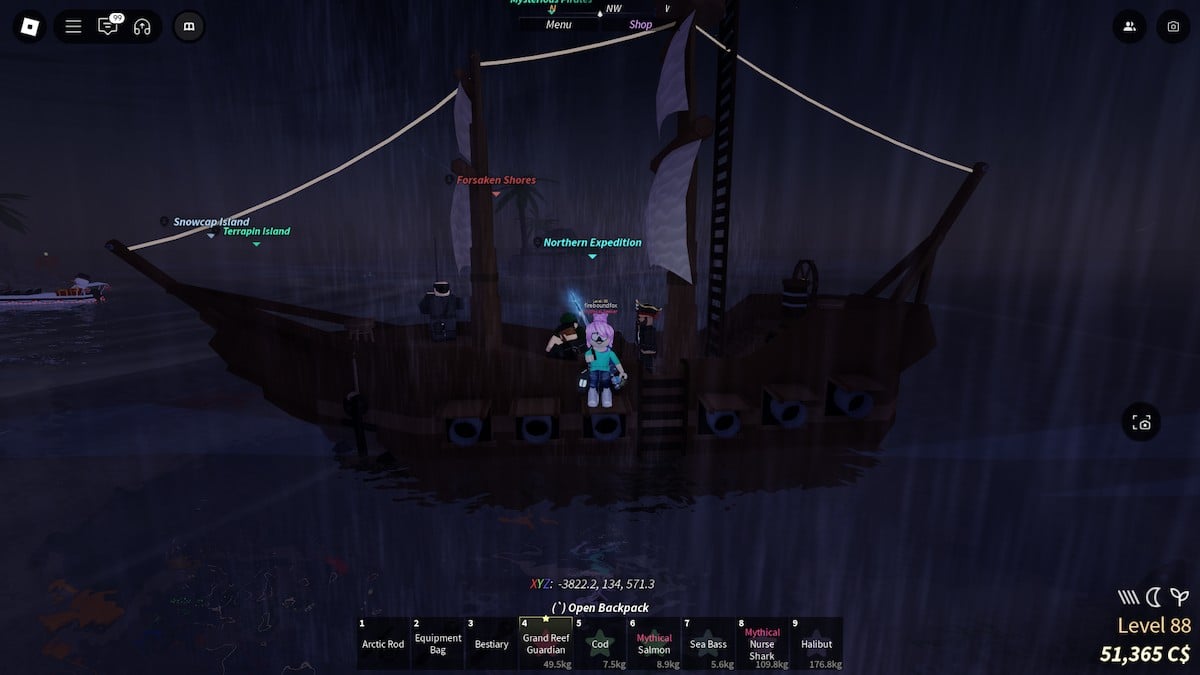This screenshot has height=675, width=1200.
Task: Select the Mythical Nurse Shark slot
Action: (x=762, y=643)
